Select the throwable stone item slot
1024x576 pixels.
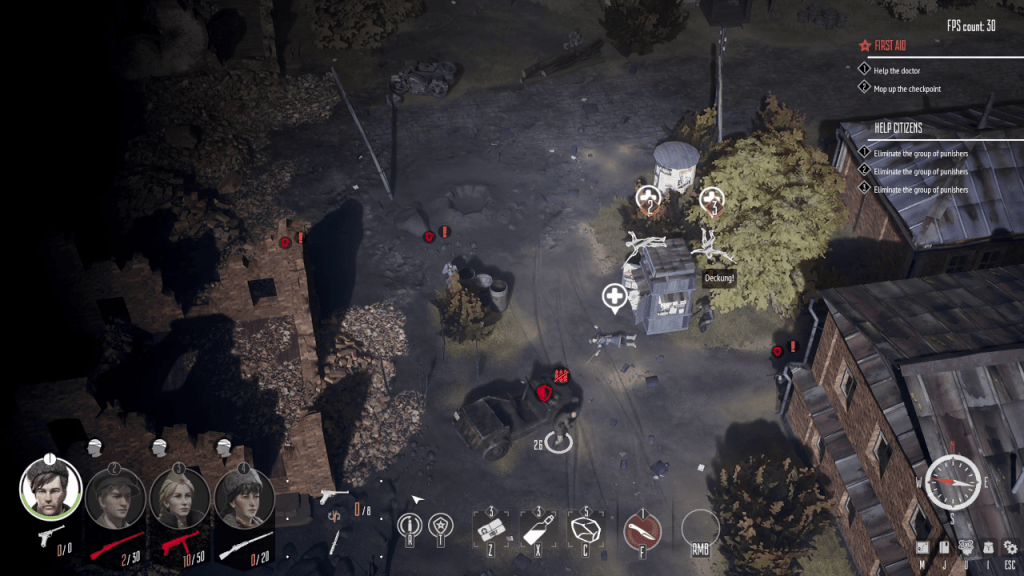click(587, 529)
